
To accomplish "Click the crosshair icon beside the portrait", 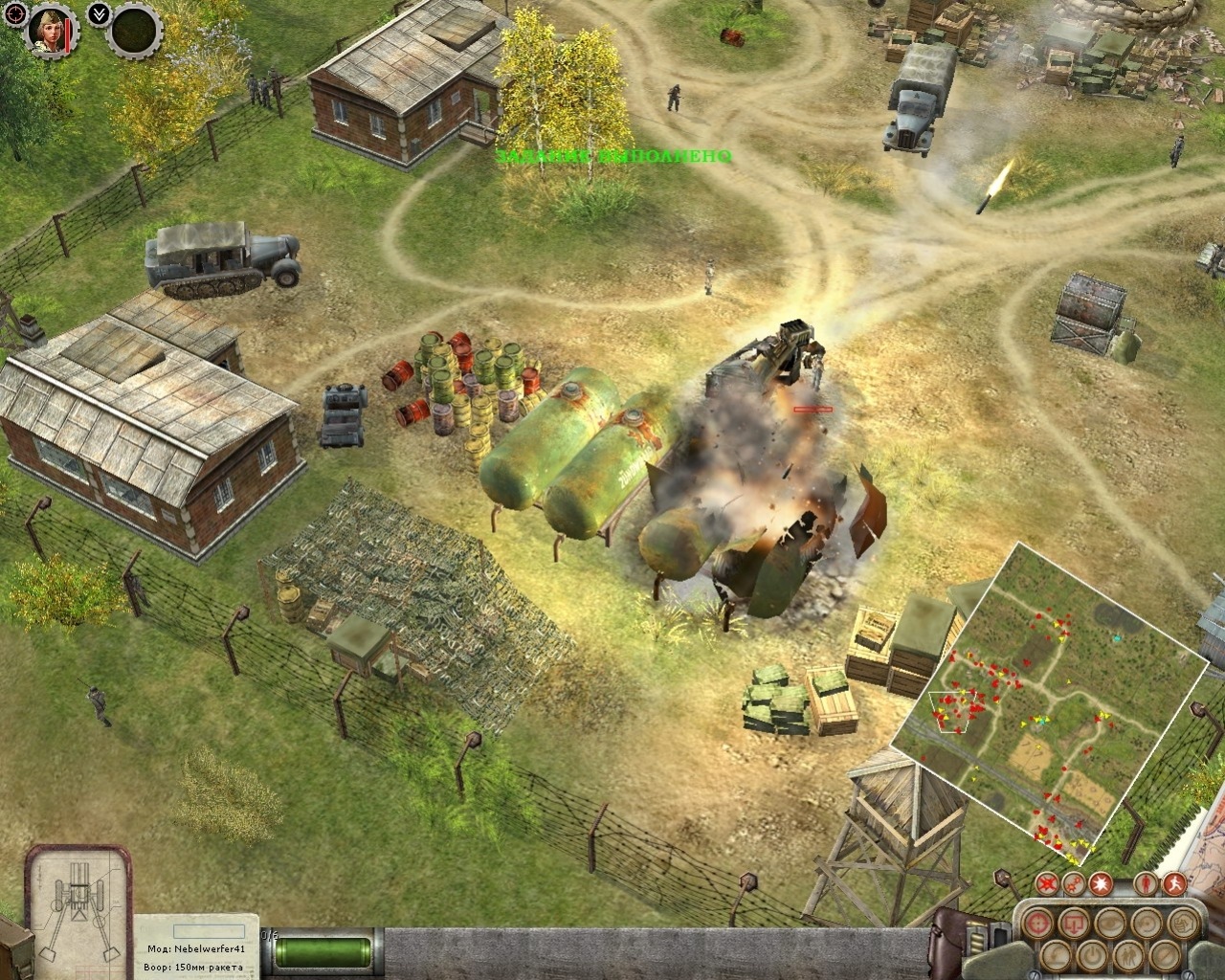I will 14,13.
